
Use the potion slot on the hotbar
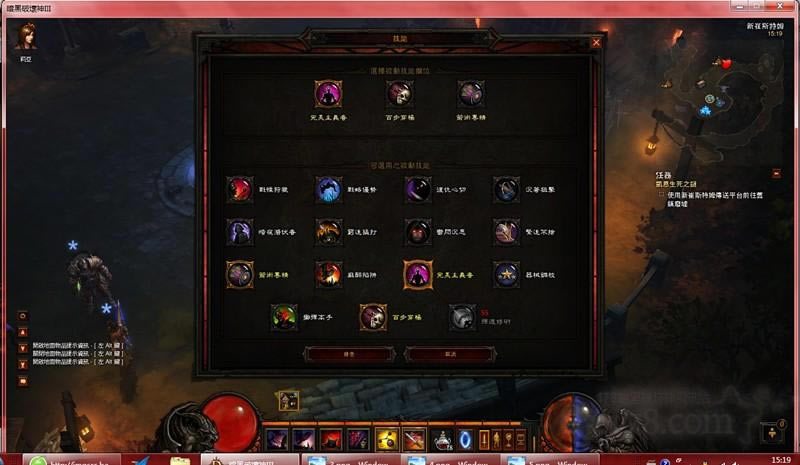tap(439, 440)
